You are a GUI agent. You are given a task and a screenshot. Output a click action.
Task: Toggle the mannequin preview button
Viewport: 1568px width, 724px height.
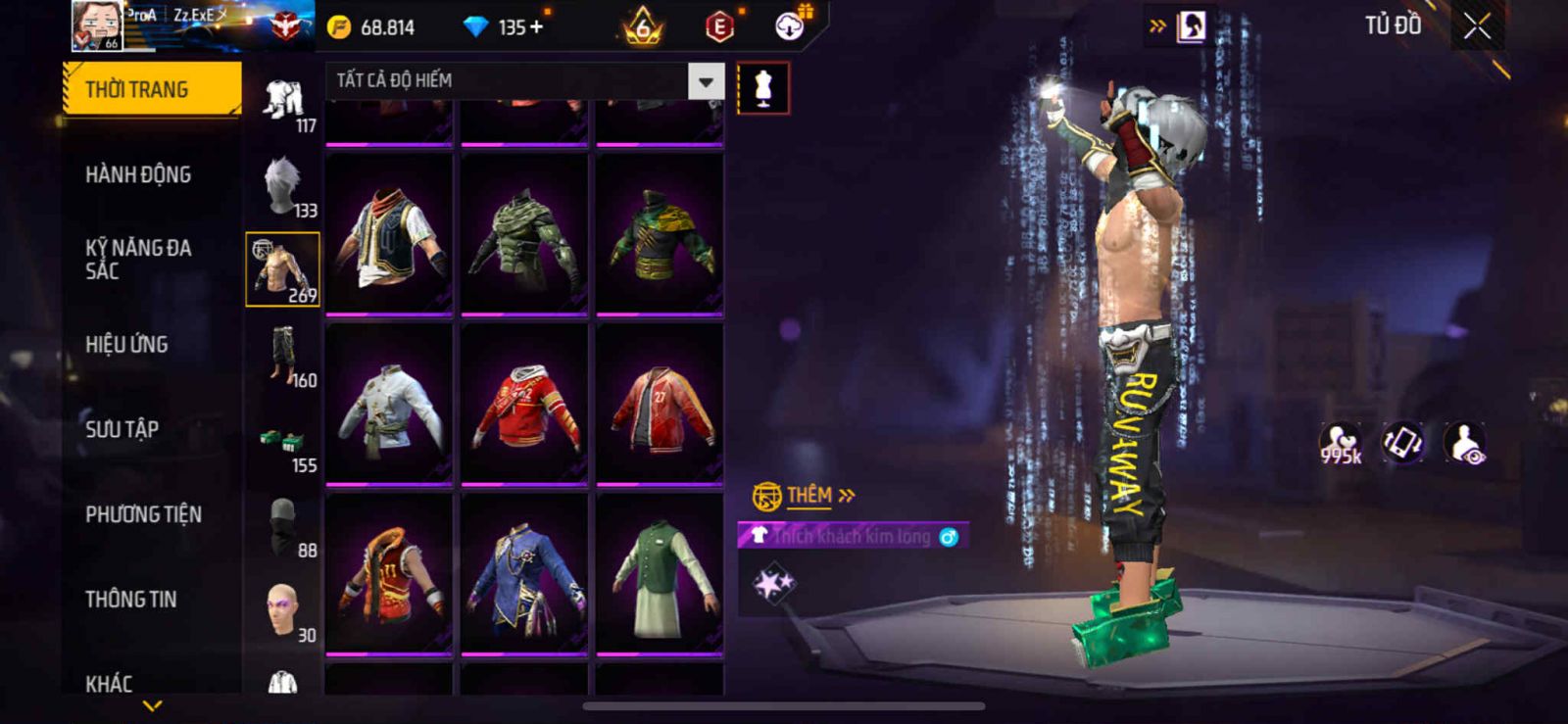tap(762, 88)
